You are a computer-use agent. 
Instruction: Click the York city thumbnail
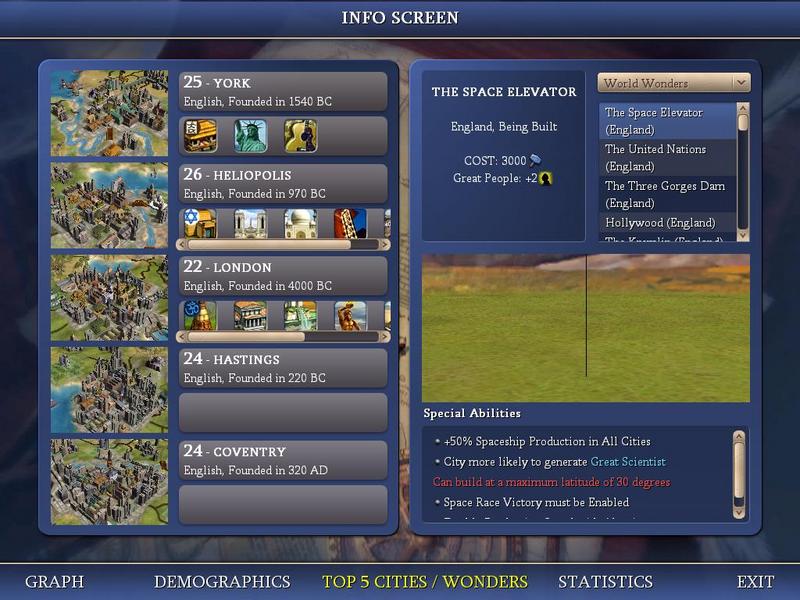pyautogui.click(x=109, y=113)
